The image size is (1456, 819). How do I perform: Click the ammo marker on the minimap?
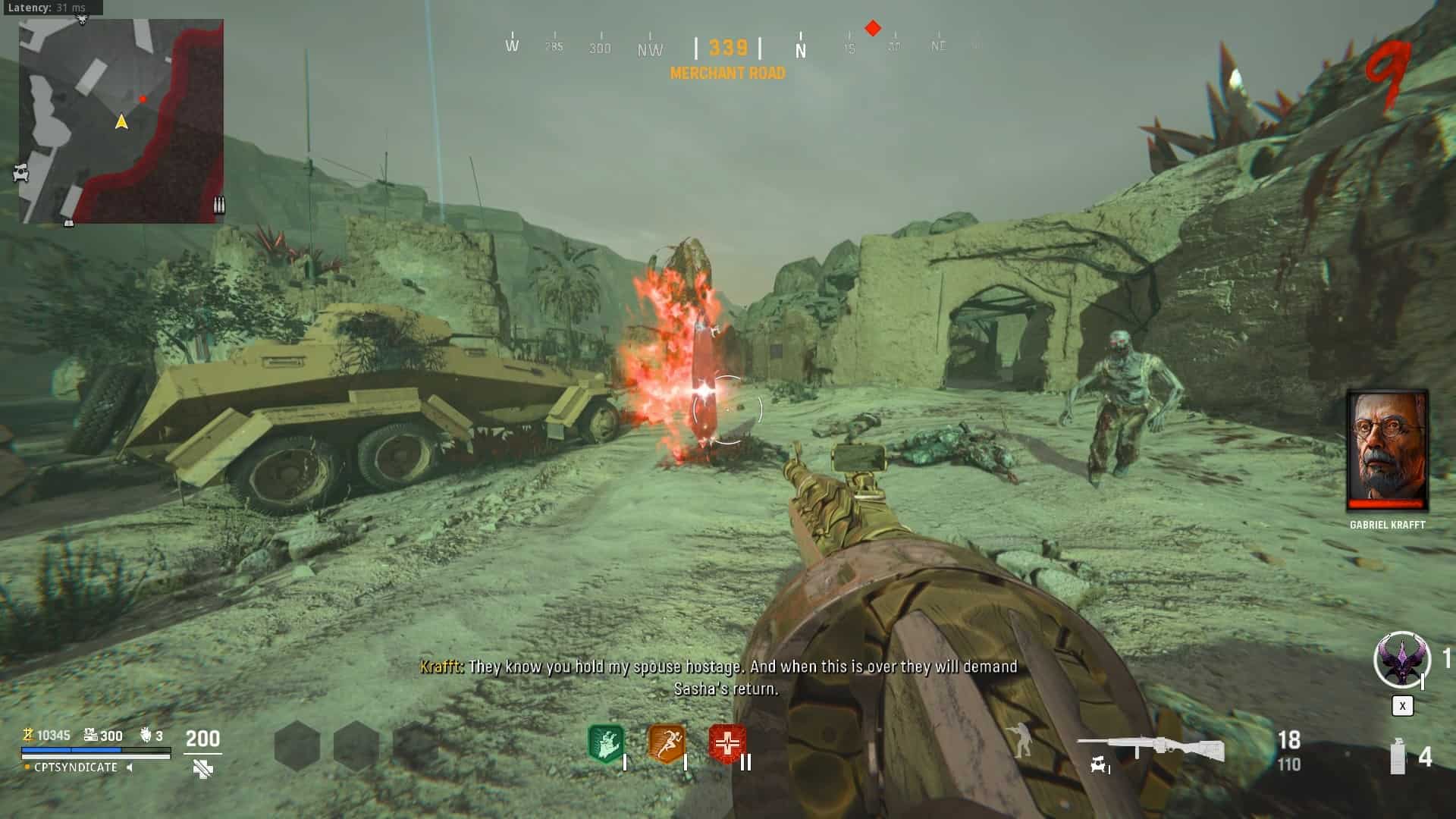point(219,205)
